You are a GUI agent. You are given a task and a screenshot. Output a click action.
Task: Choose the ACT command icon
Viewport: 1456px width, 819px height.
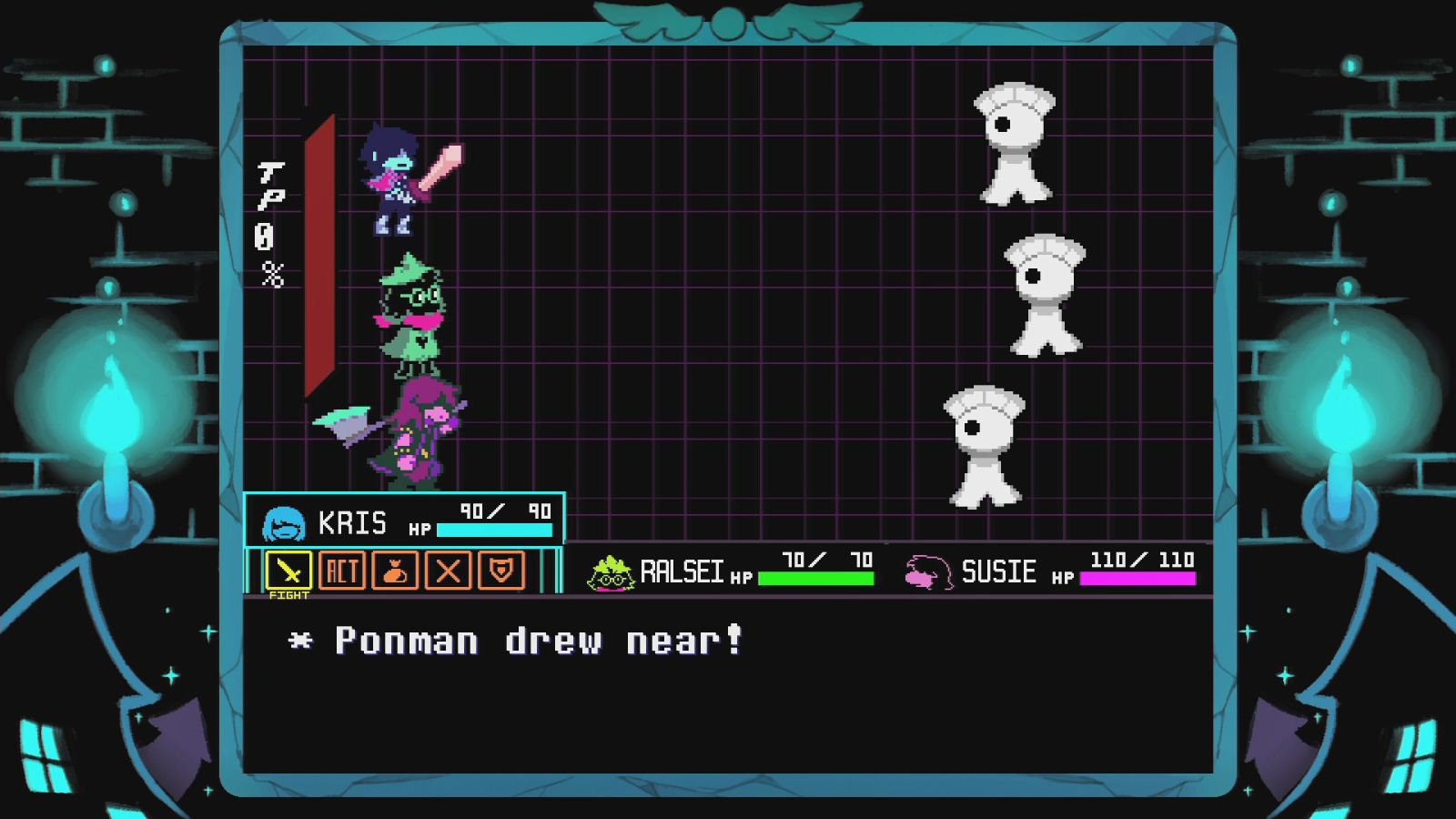click(344, 571)
